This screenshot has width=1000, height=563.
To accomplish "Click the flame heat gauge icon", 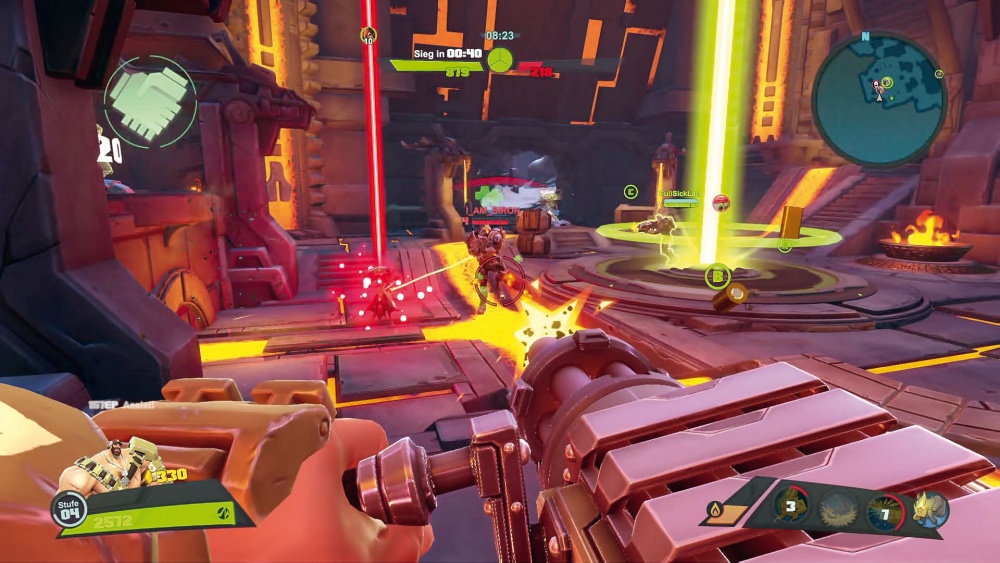I will click(715, 511).
